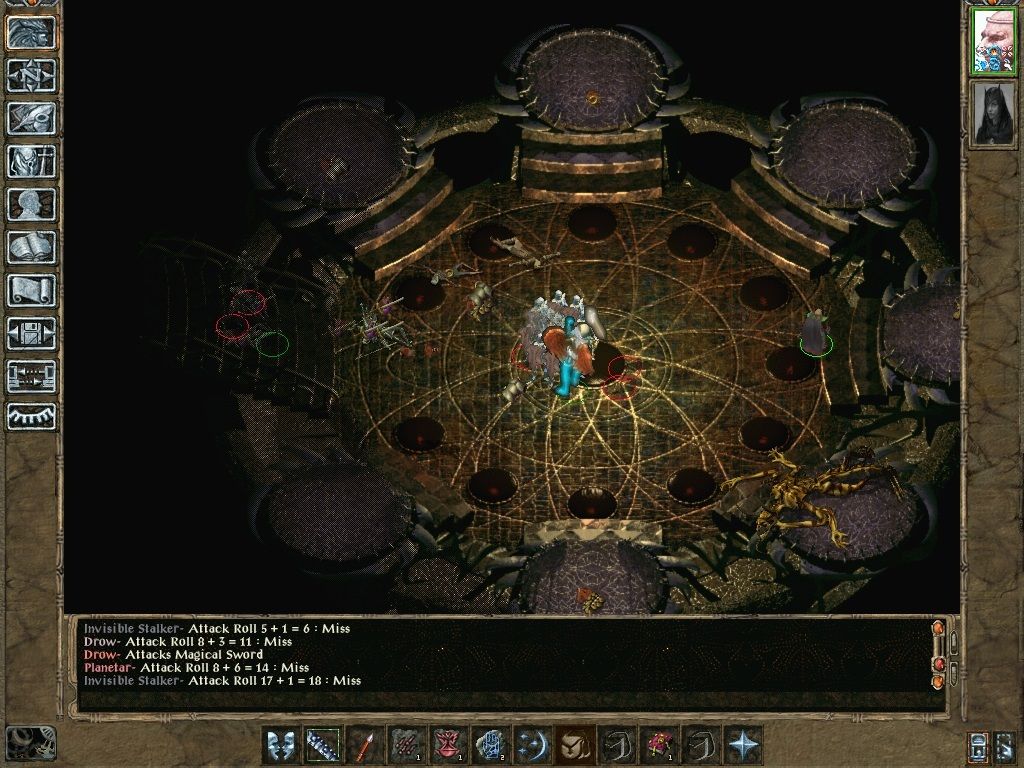
Task: Cast the red demon figure quick spell
Action: click(446, 746)
